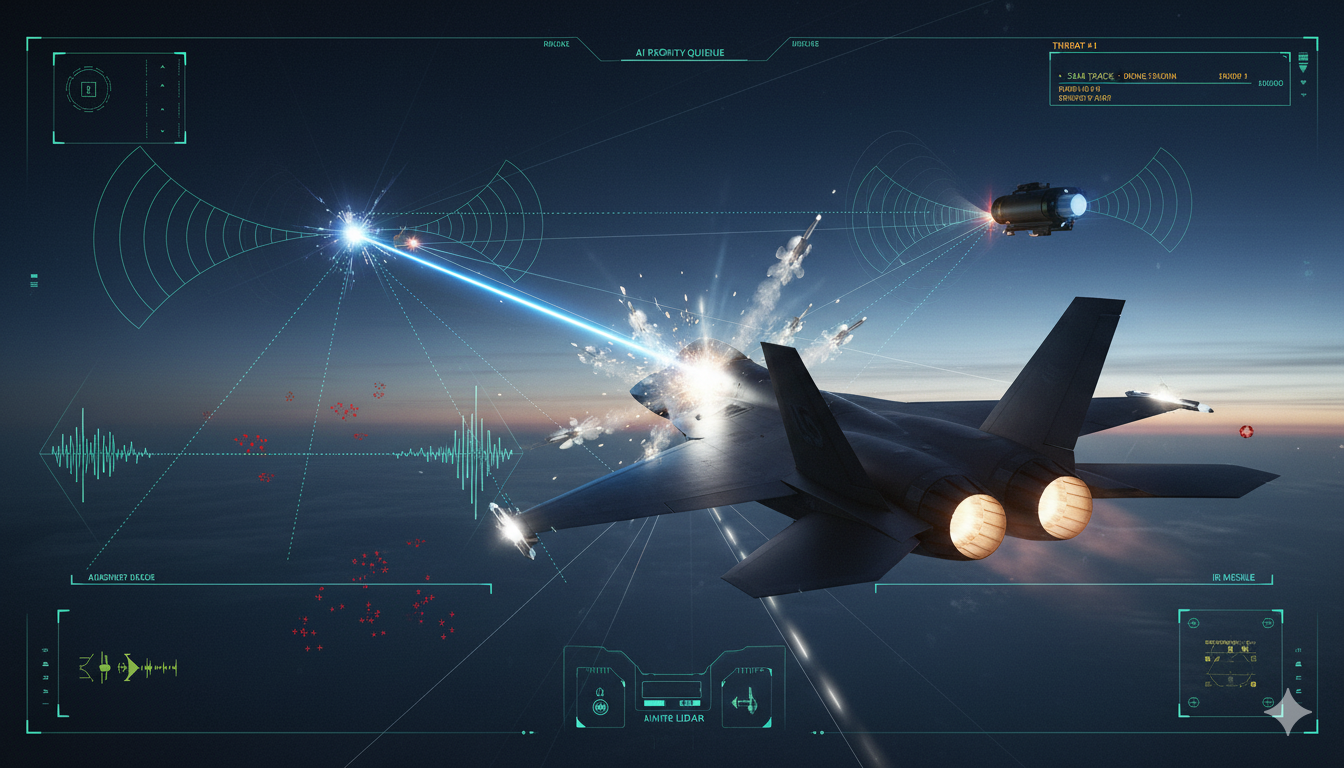Click the green aircraft waveform indicator
Screen dimensions: 1344x768
128,667
